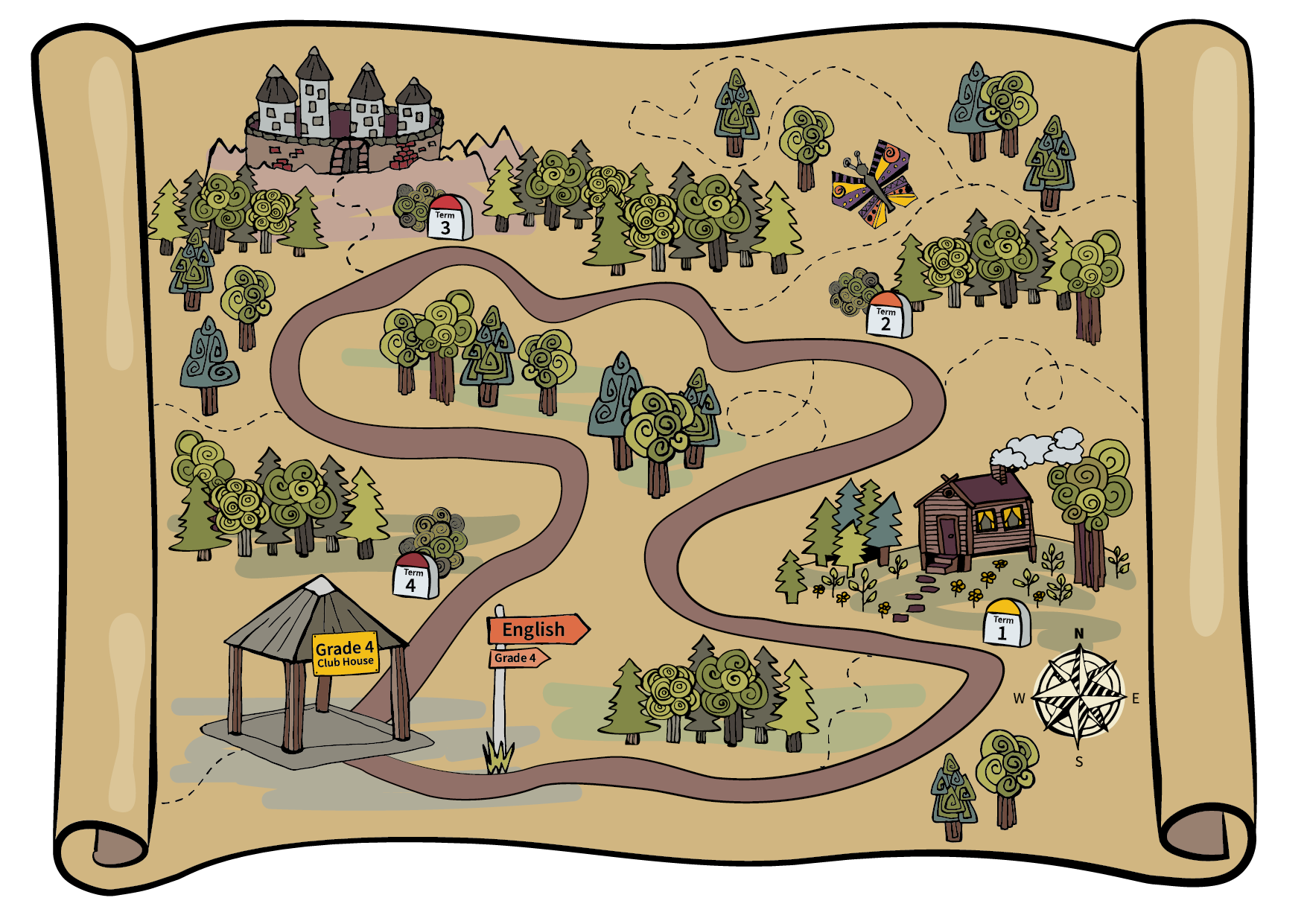The image size is (1307, 924).
Task: Open the Term 2 milestone marker
Action: pos(888,316)
